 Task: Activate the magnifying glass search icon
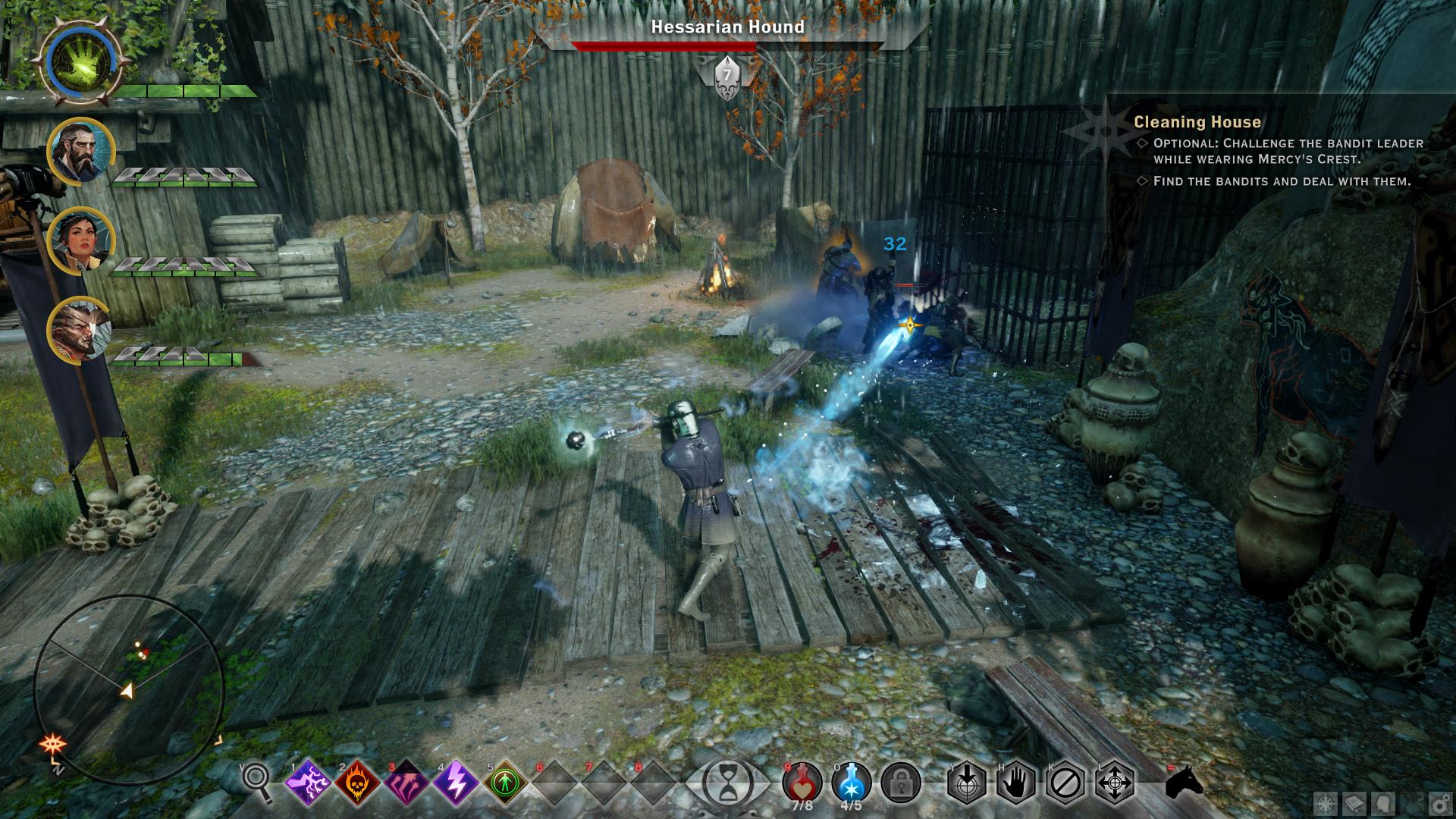256,781
